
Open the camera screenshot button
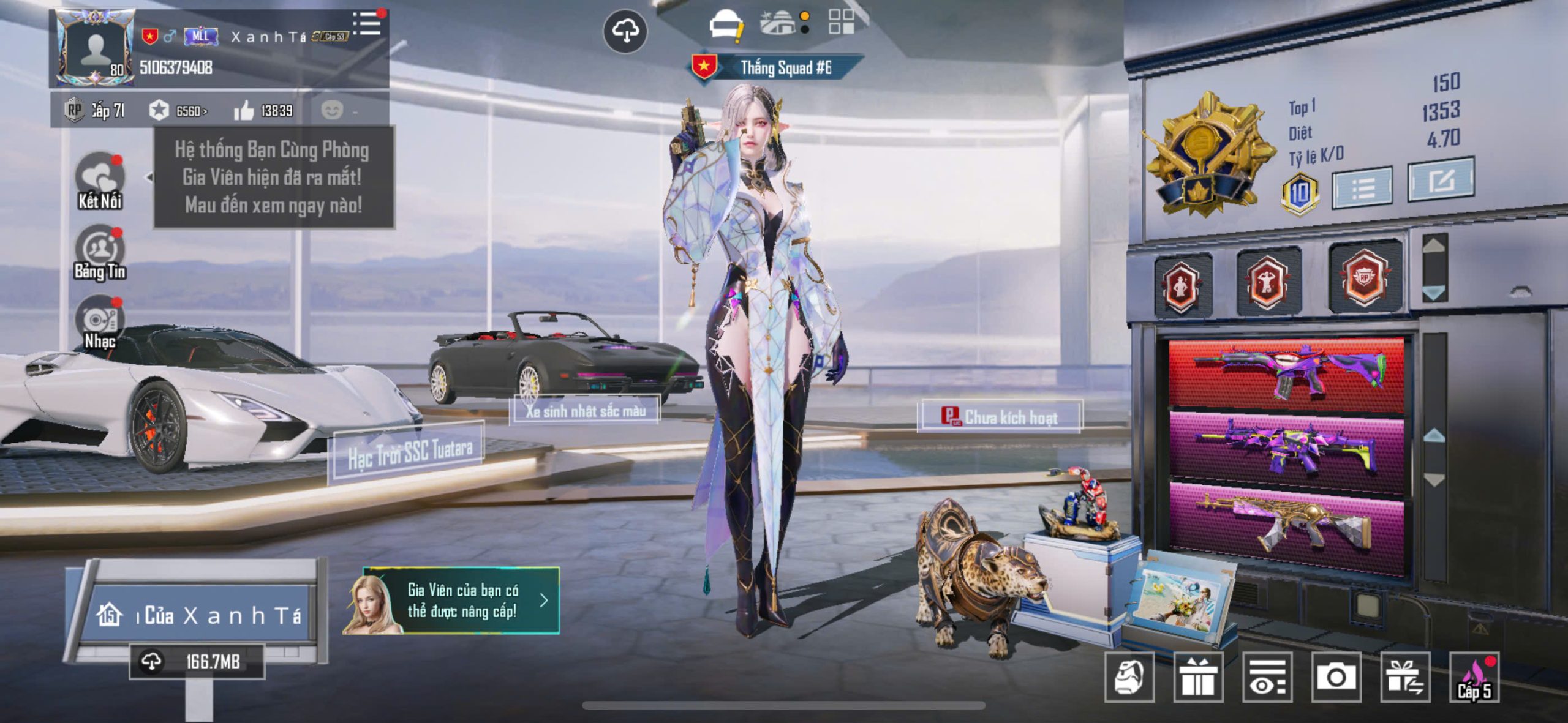coord(1336,677)
